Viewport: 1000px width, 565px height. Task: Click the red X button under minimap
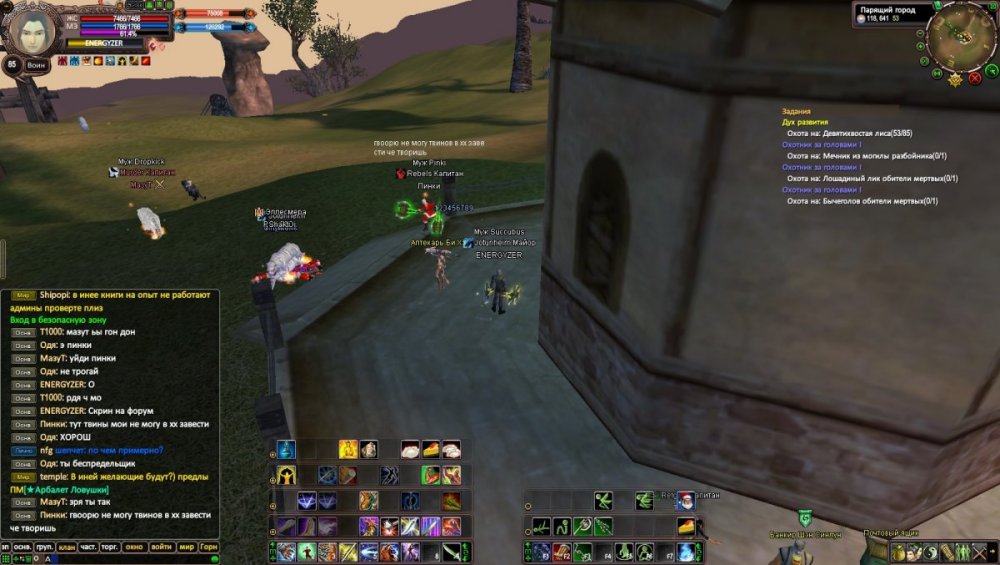pos(975,77)
